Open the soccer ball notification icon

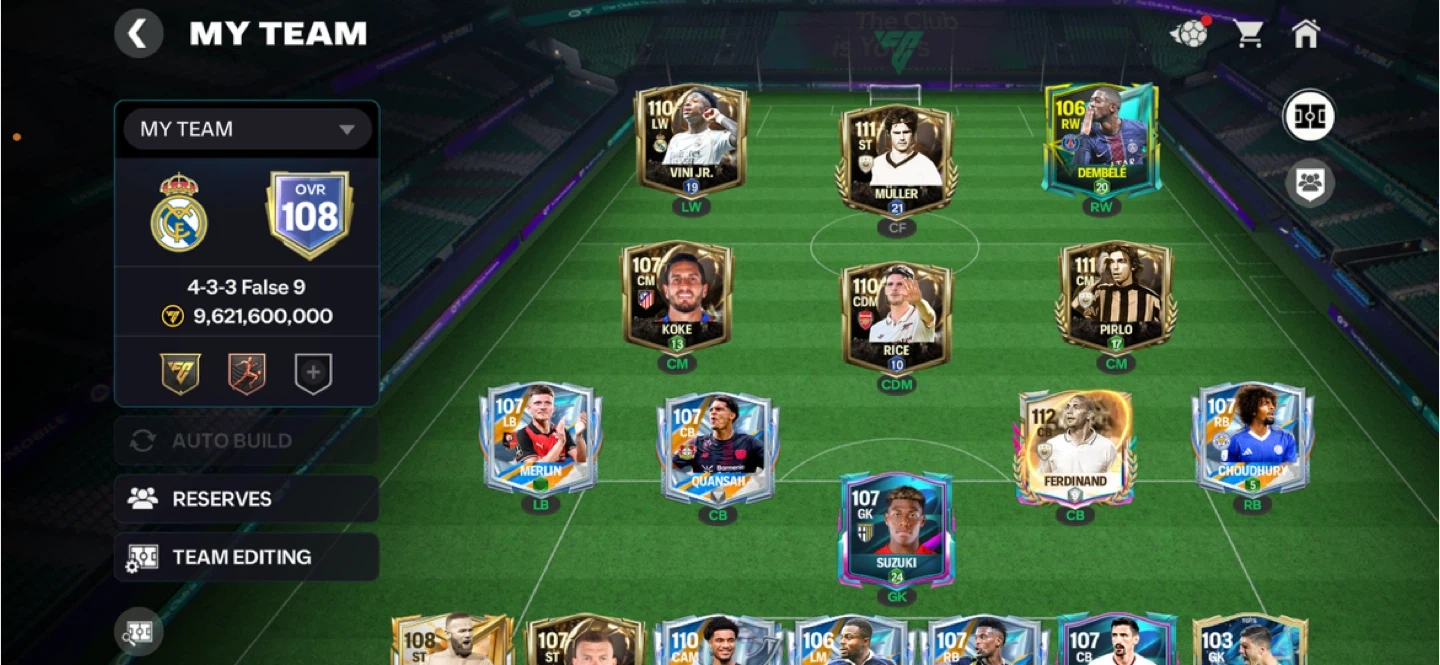click(x=1188, y=34)
